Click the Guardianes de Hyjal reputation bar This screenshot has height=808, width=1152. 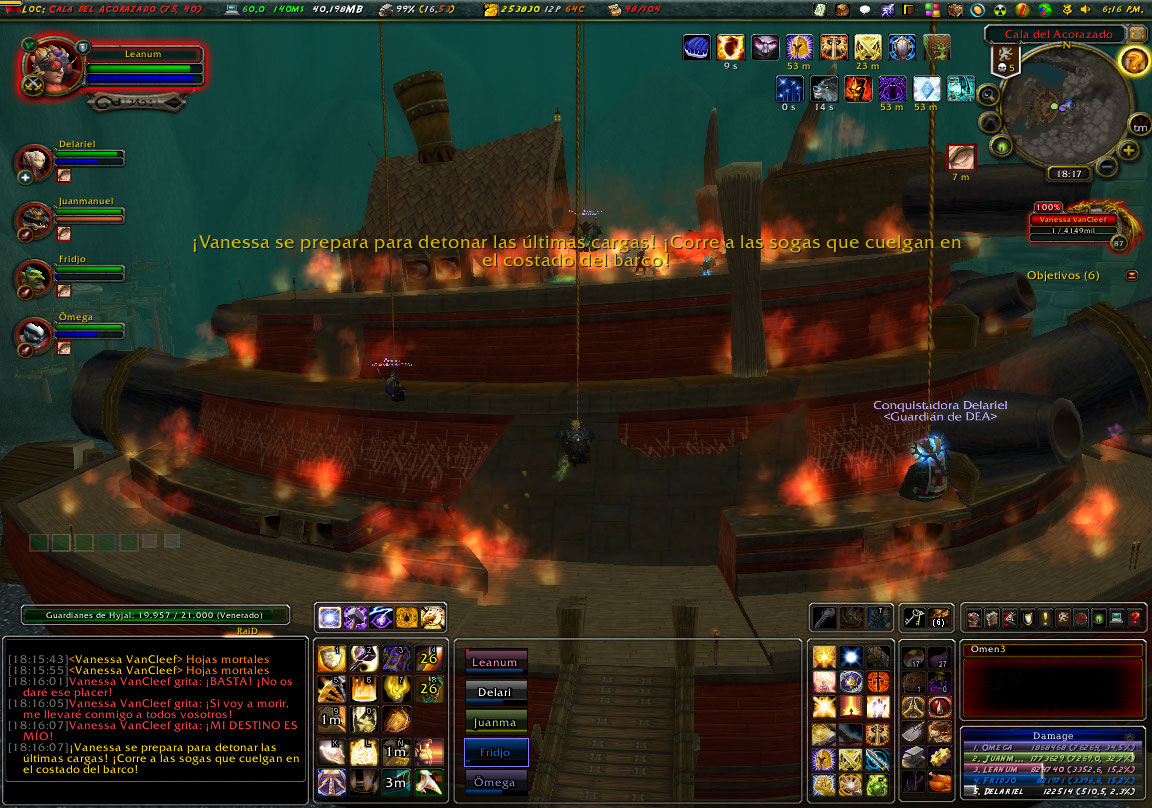click(x=155, y=616)
